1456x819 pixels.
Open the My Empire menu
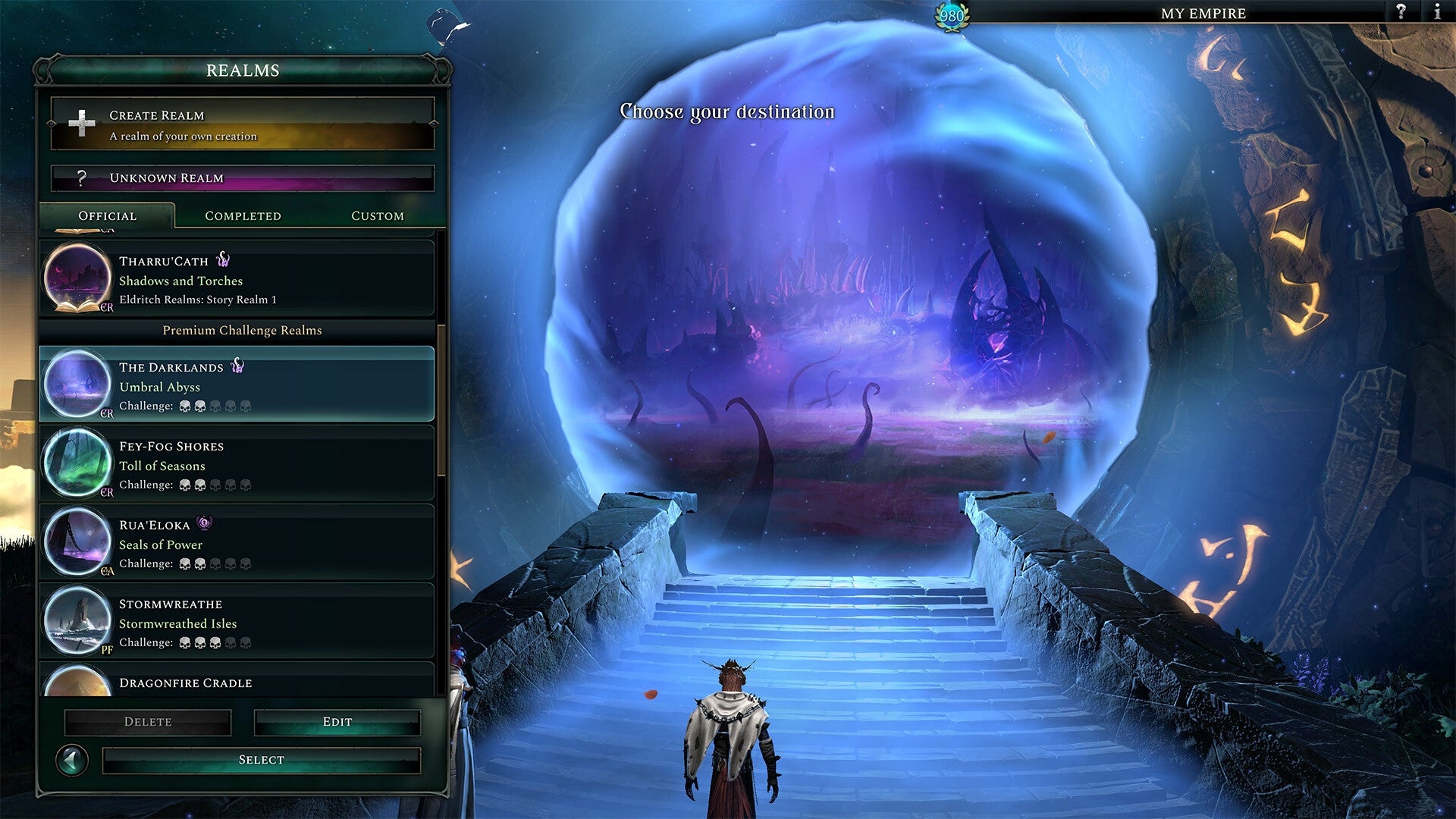(x=1203, y=13)
